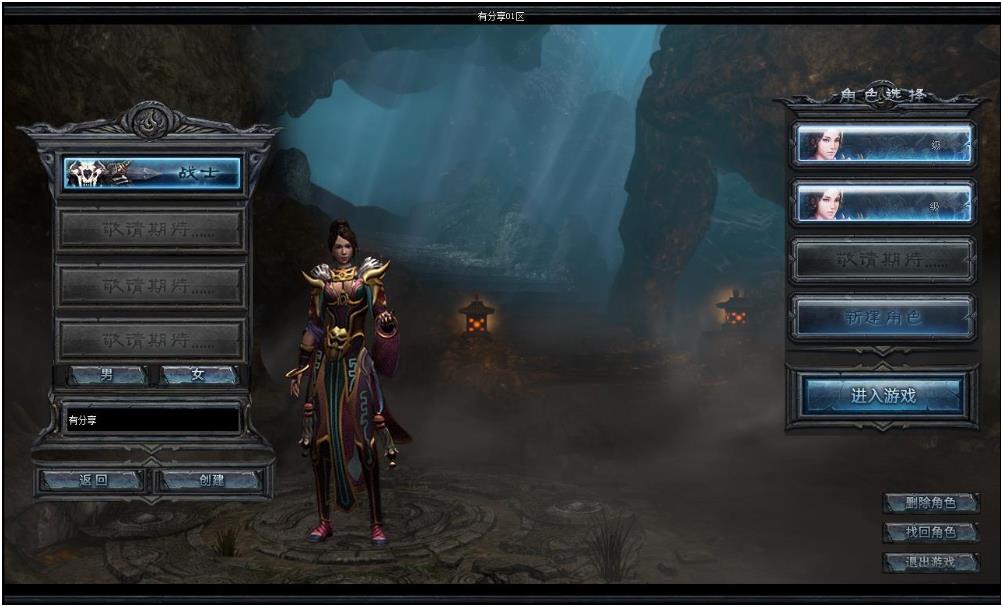Choose the 男 male gender button
Screen dimensions: 1003x607
[x=107, y=376]
